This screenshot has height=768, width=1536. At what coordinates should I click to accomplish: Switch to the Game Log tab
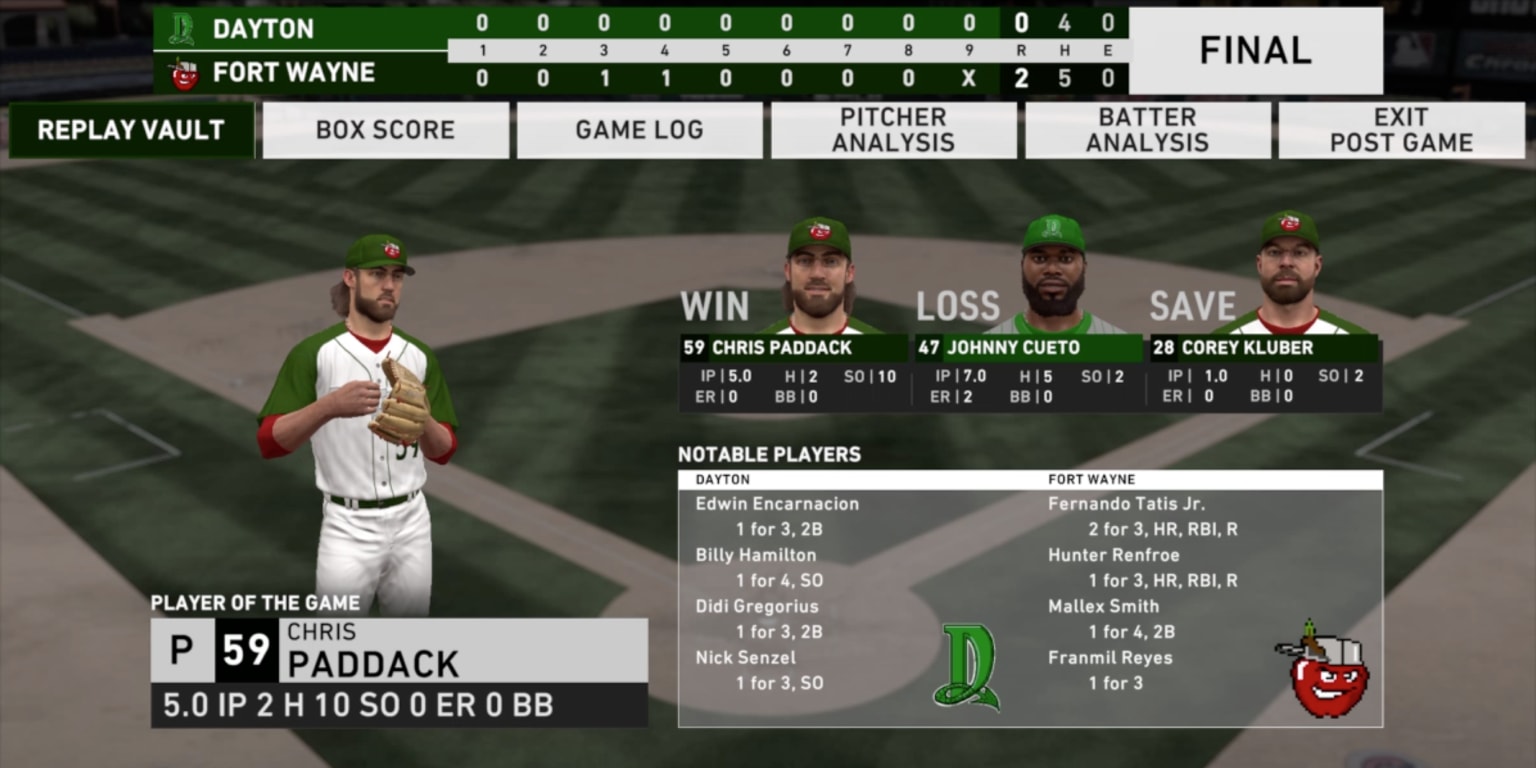[639, 129]
